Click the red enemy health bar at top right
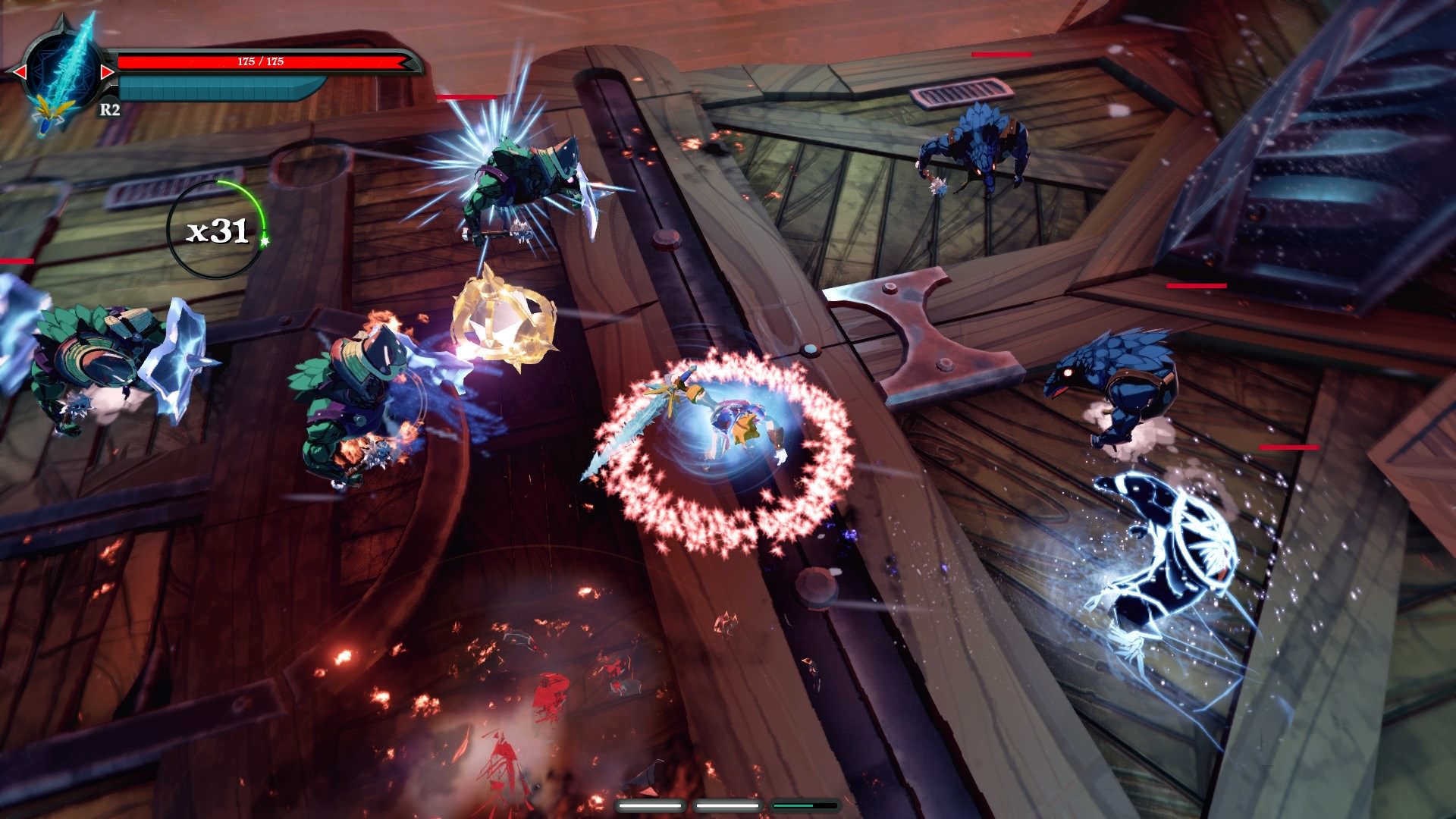The width and height of the screenshot is (1456, 819). (1001, 54)
